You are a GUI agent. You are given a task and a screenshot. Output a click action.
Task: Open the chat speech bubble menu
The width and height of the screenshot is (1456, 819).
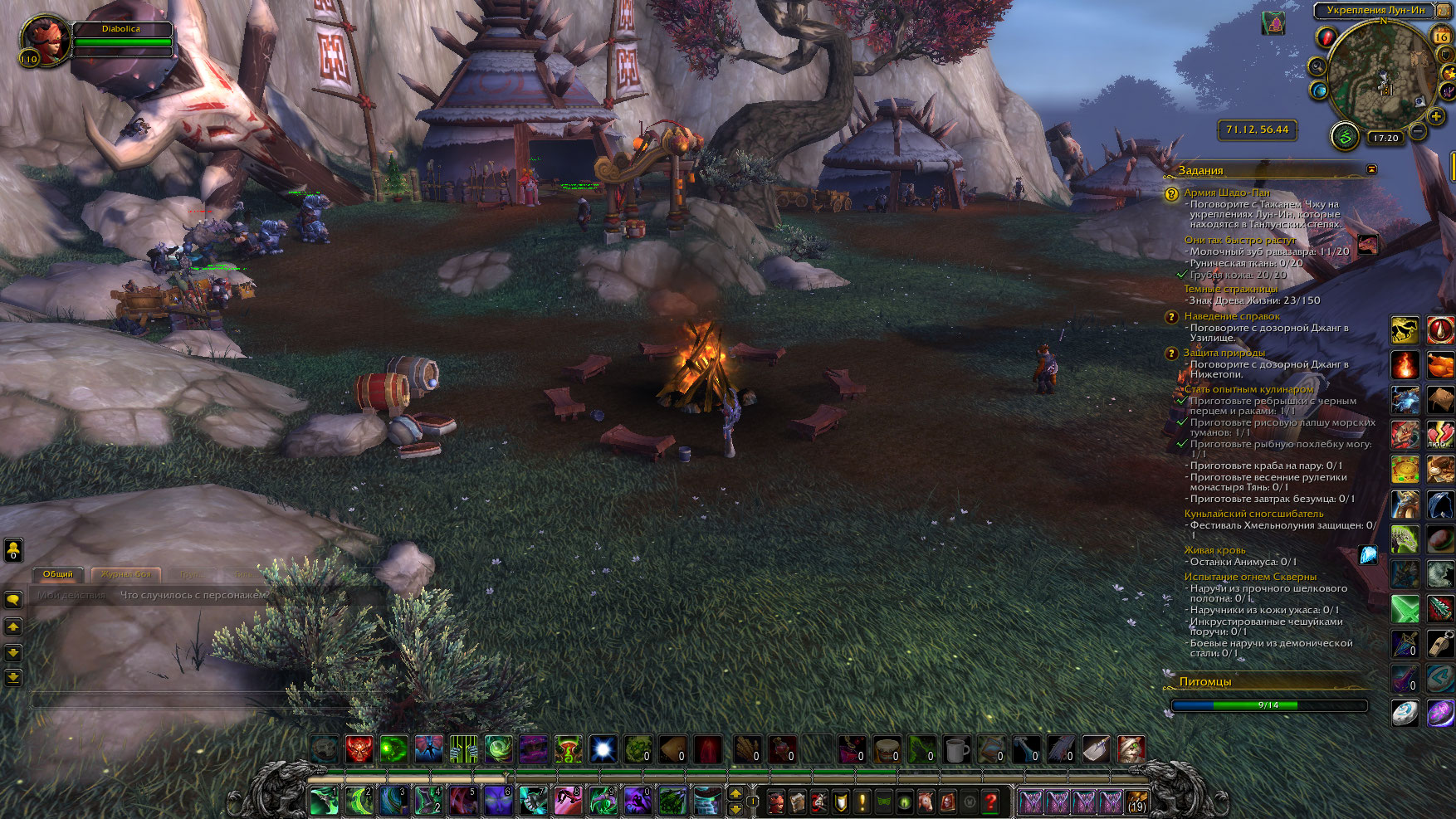coord(13,599)
